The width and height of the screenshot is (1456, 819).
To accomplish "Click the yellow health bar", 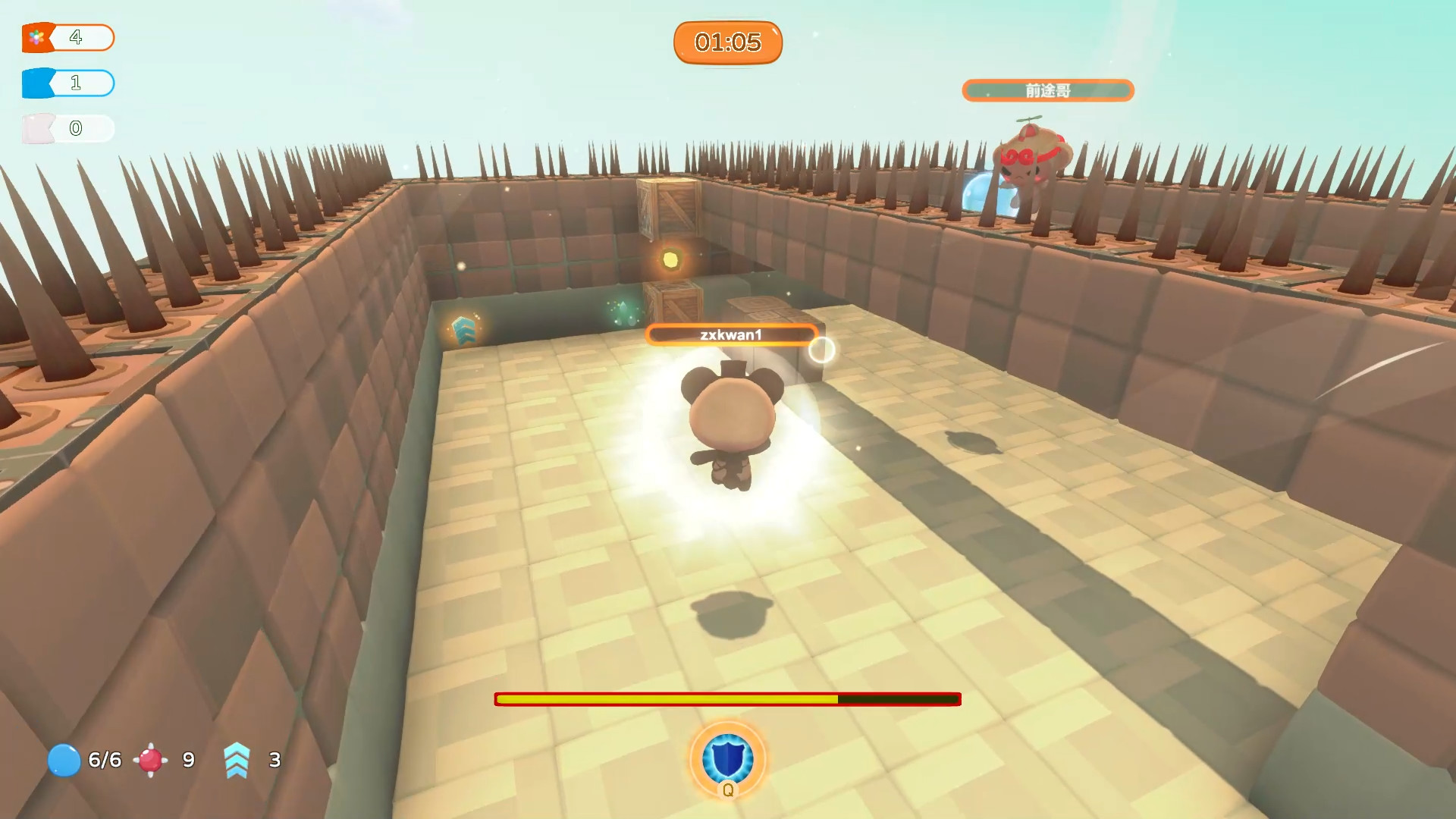I will click(x=667, y=699).
